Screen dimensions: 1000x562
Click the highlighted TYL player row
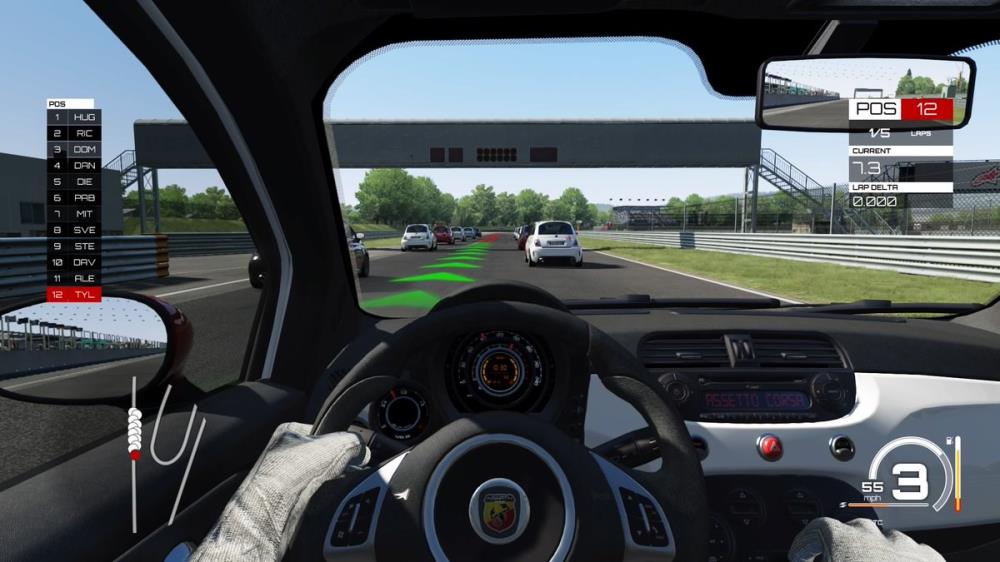click(73, 295)
